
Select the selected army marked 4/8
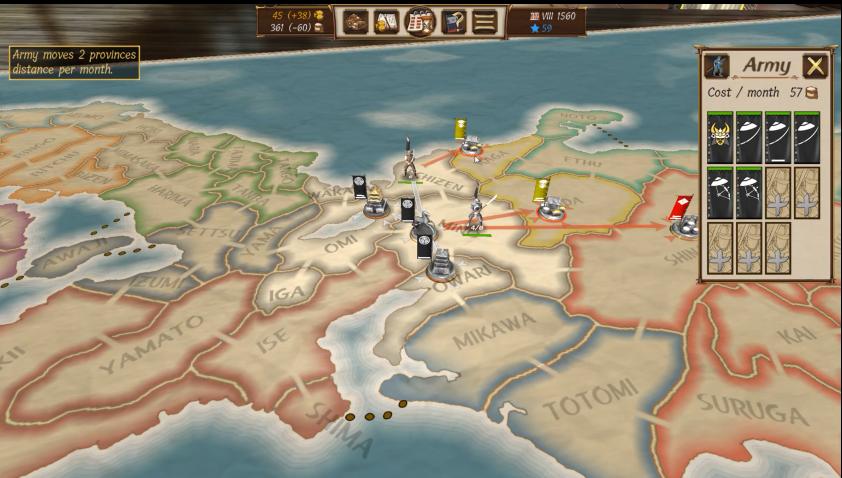477,211
